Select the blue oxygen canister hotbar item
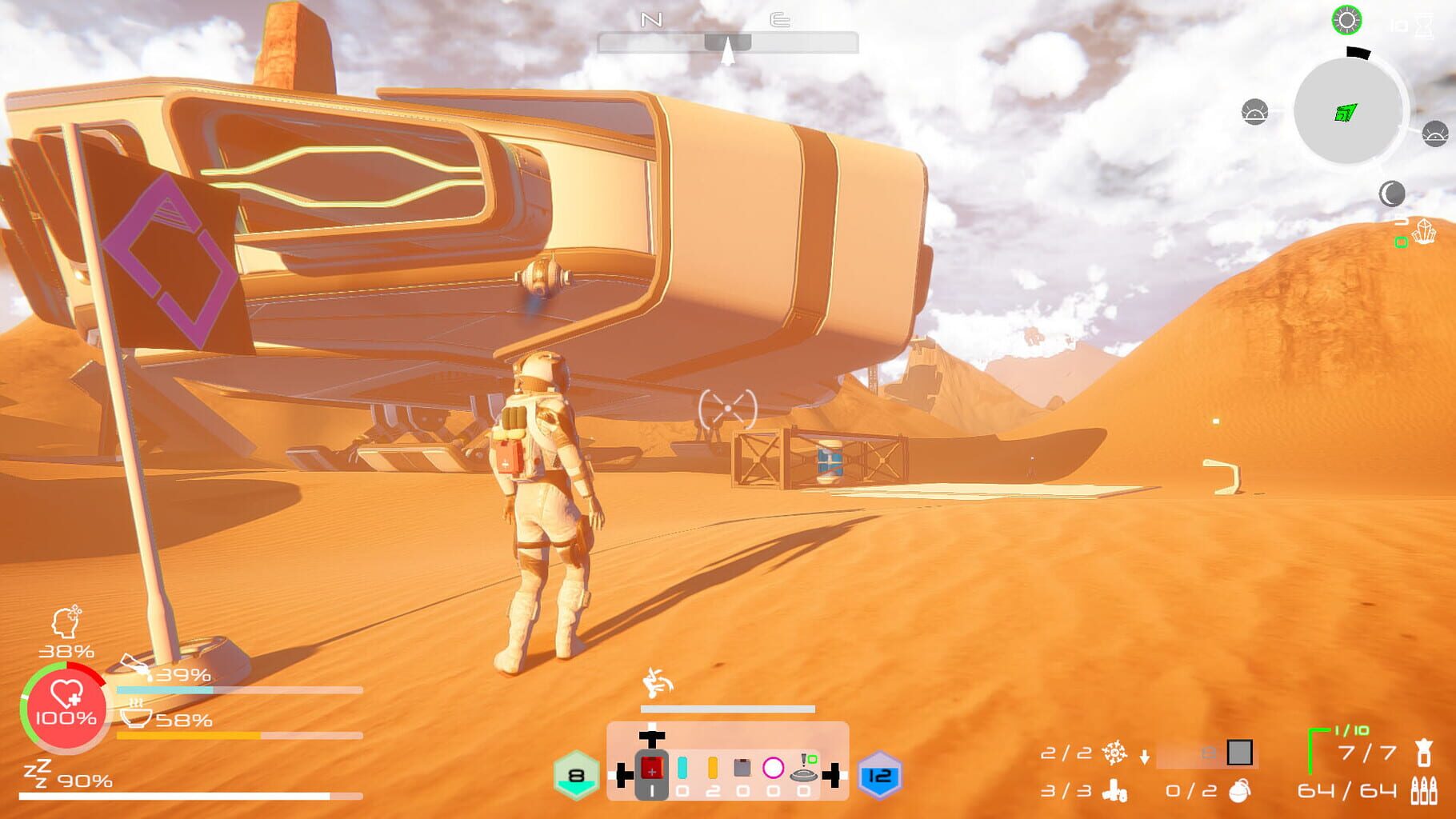This screenshot has height=819, width=1456. point(682,767)
